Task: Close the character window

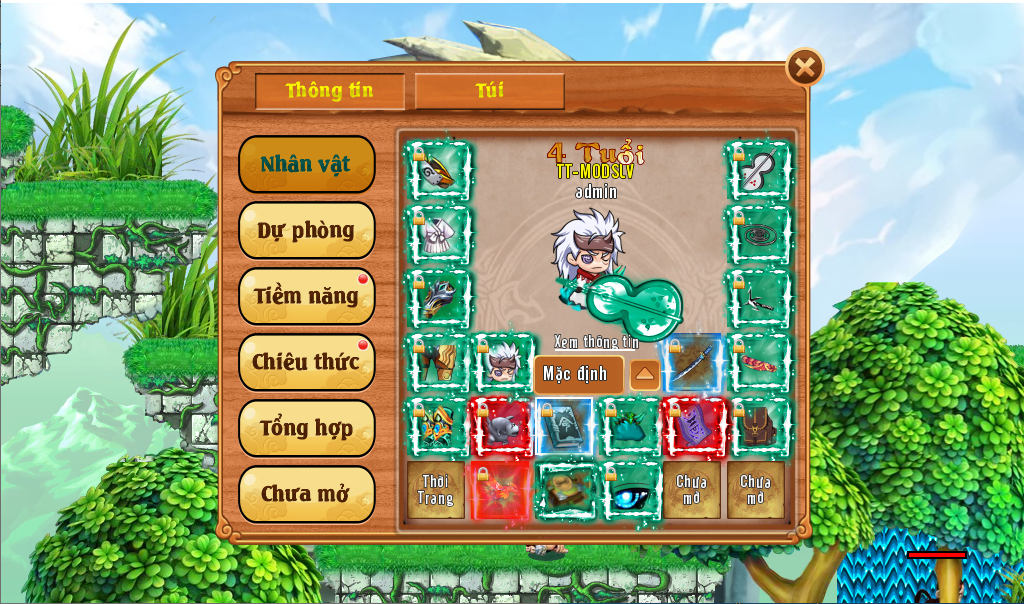Action: tap(805, 68)
